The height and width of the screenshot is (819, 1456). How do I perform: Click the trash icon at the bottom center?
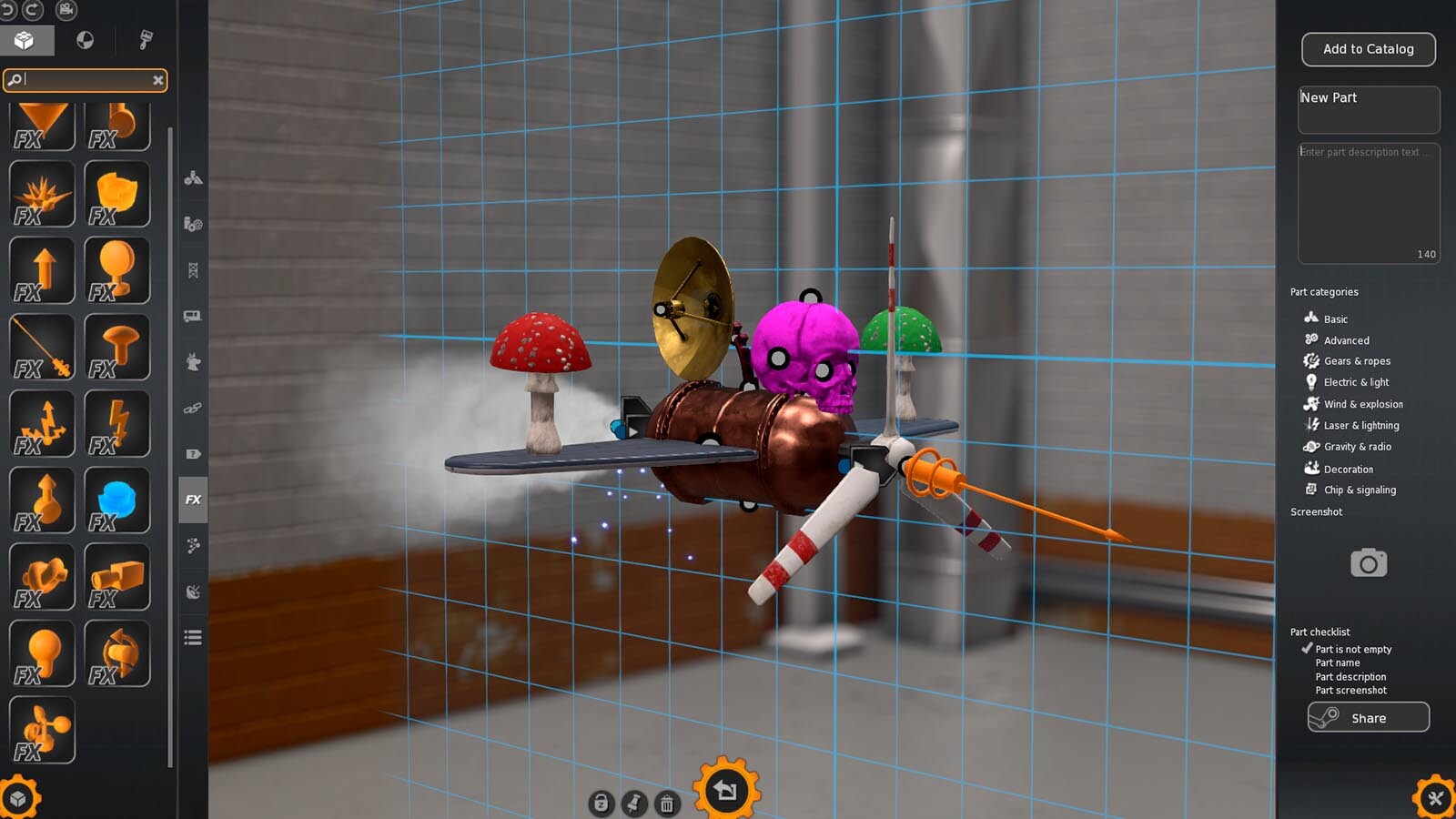click(668, 804)
